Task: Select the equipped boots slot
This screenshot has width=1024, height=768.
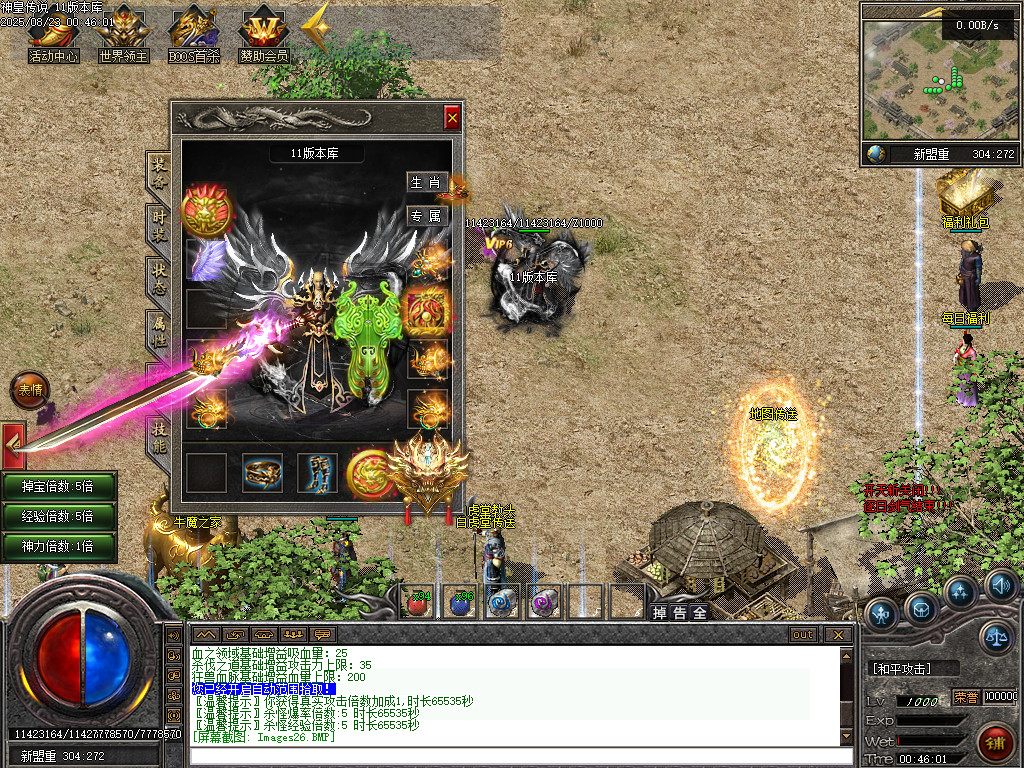Action: pos(317,473)
